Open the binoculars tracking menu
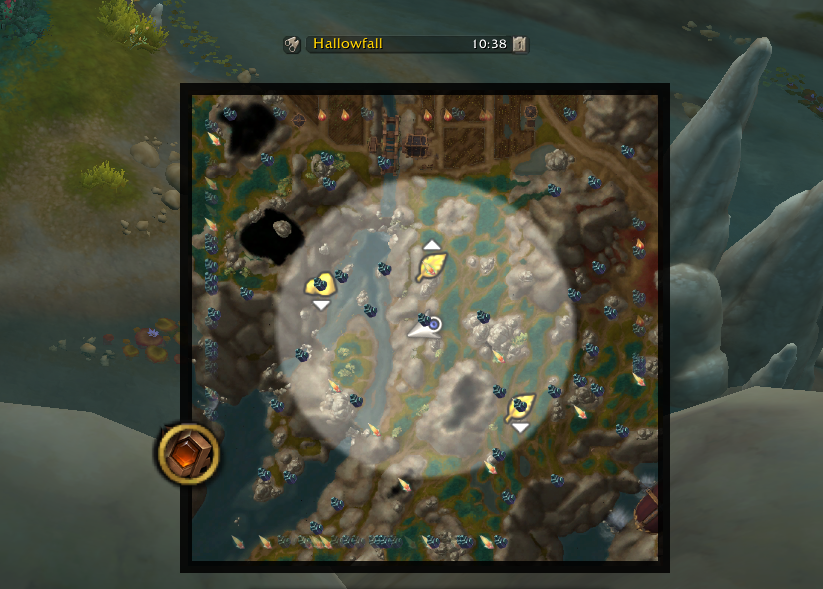823x589 pixels. click(x=292, y=44)
